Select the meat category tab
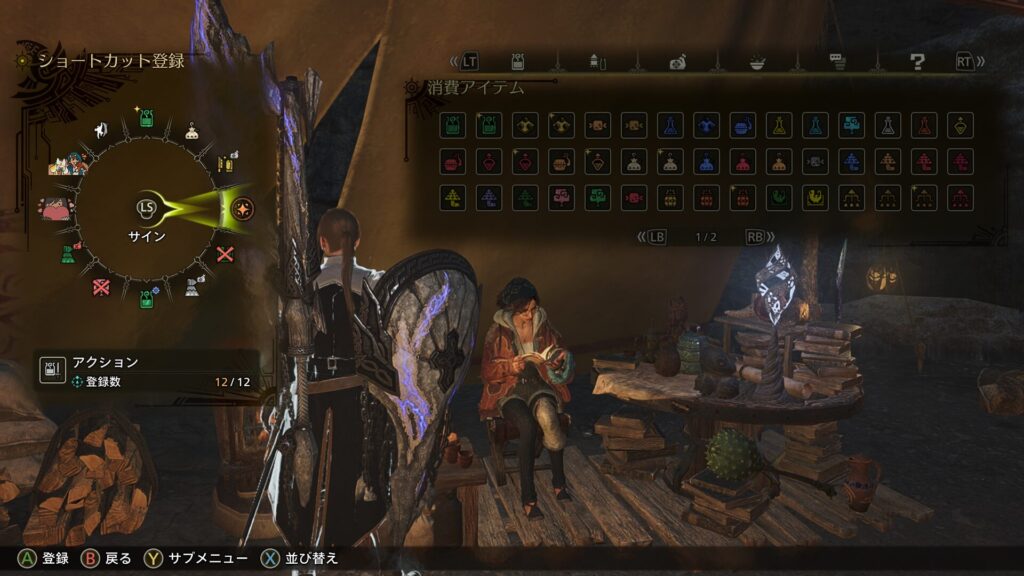The height and width of the screenshot is (576, 1024). pyautogui.click(x=678, y=62)
